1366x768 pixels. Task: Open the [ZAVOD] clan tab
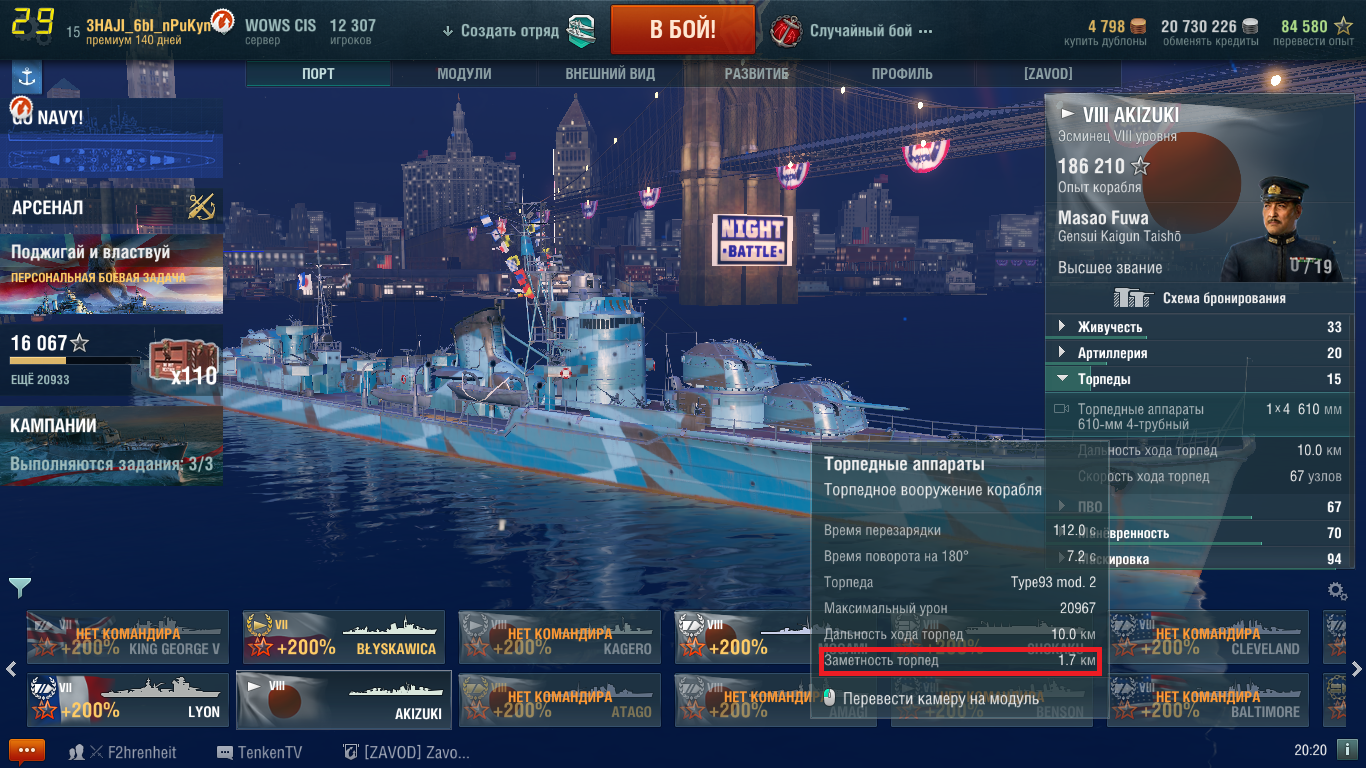(1048, 74)
